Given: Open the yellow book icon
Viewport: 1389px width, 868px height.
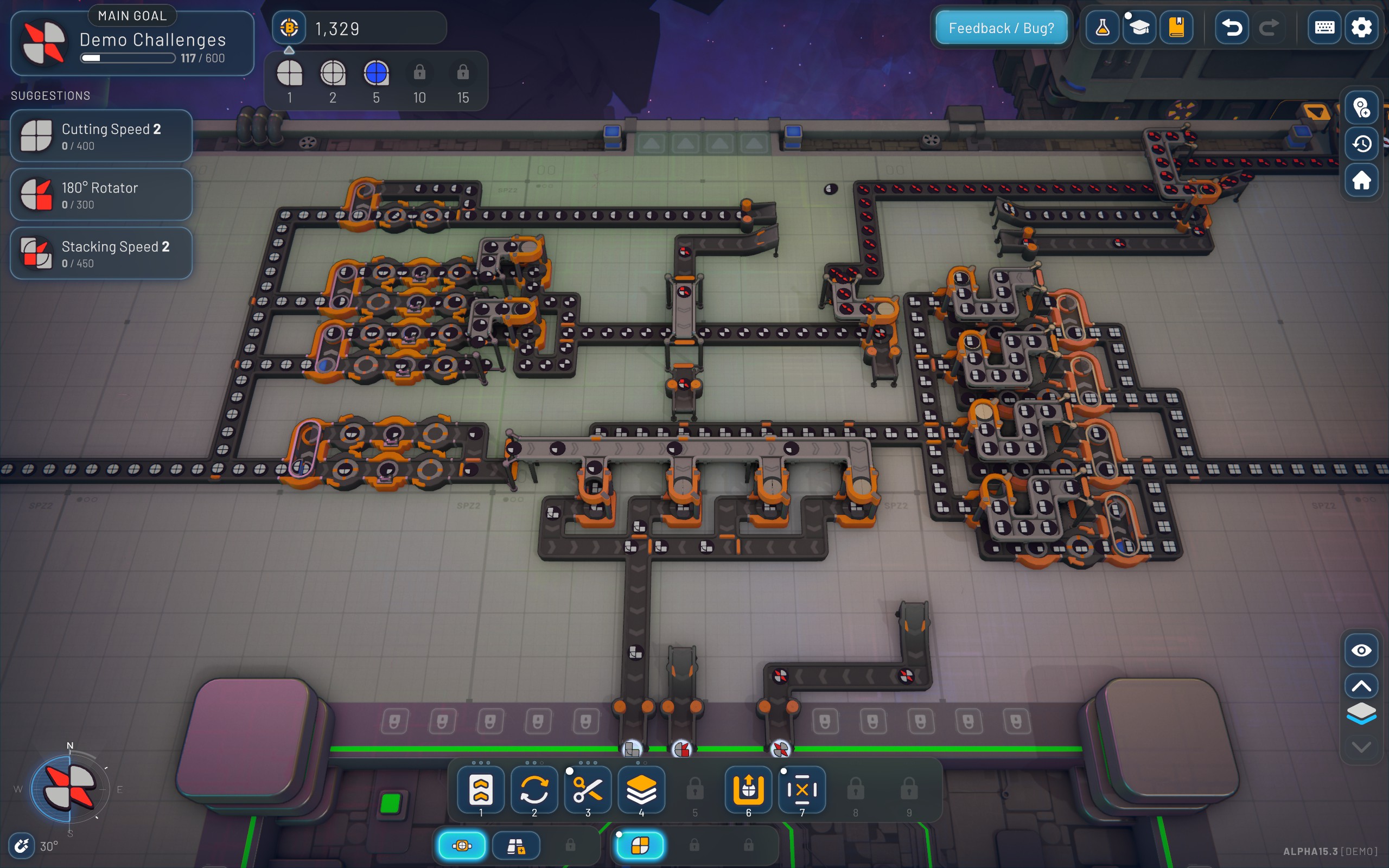Looking at the screenshot, I should click(1176, 28).
